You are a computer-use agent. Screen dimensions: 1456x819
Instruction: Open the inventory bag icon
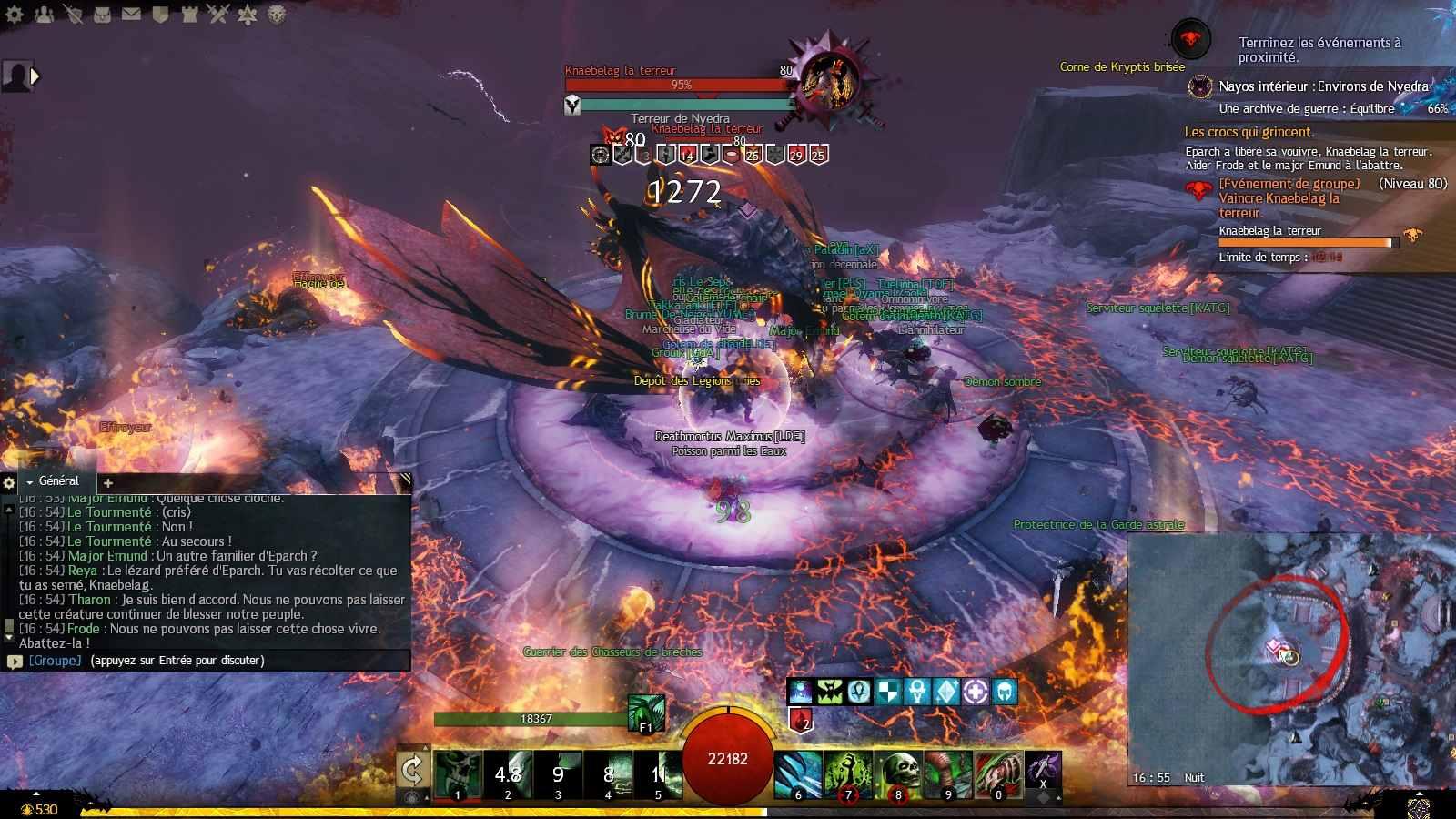coord(102,14)
